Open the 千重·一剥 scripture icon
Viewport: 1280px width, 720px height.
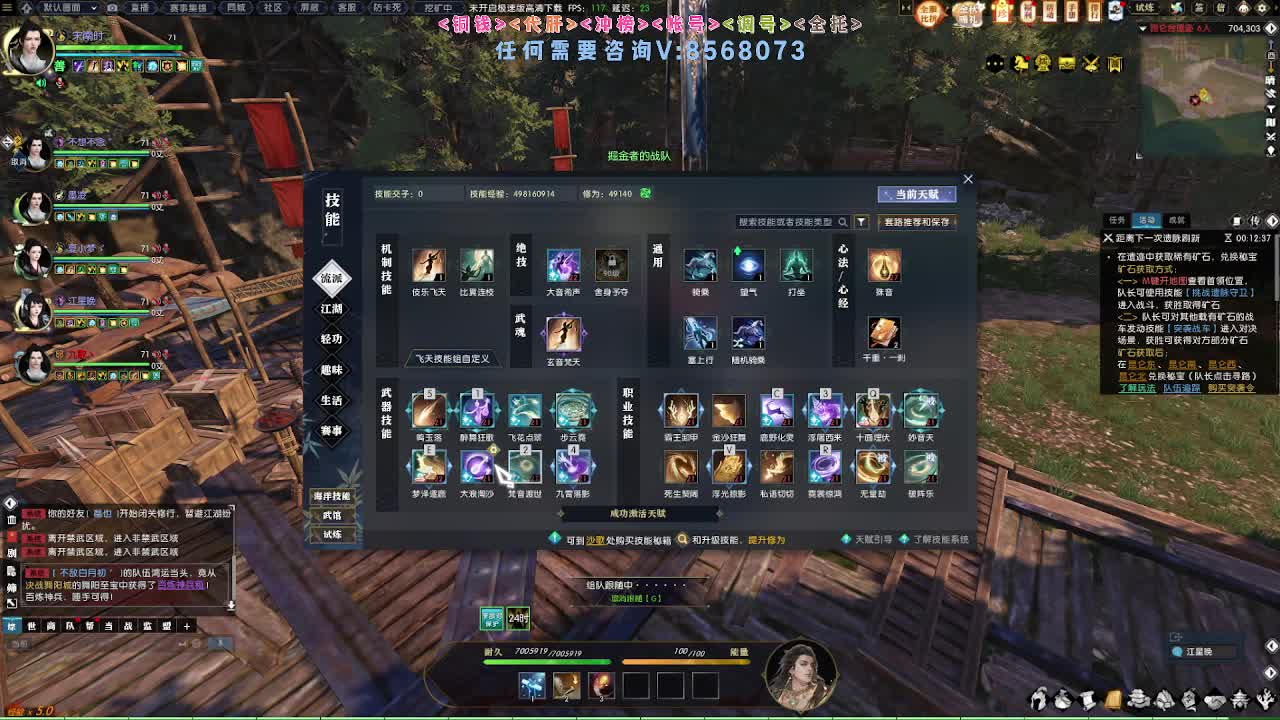tap(884, 332)
